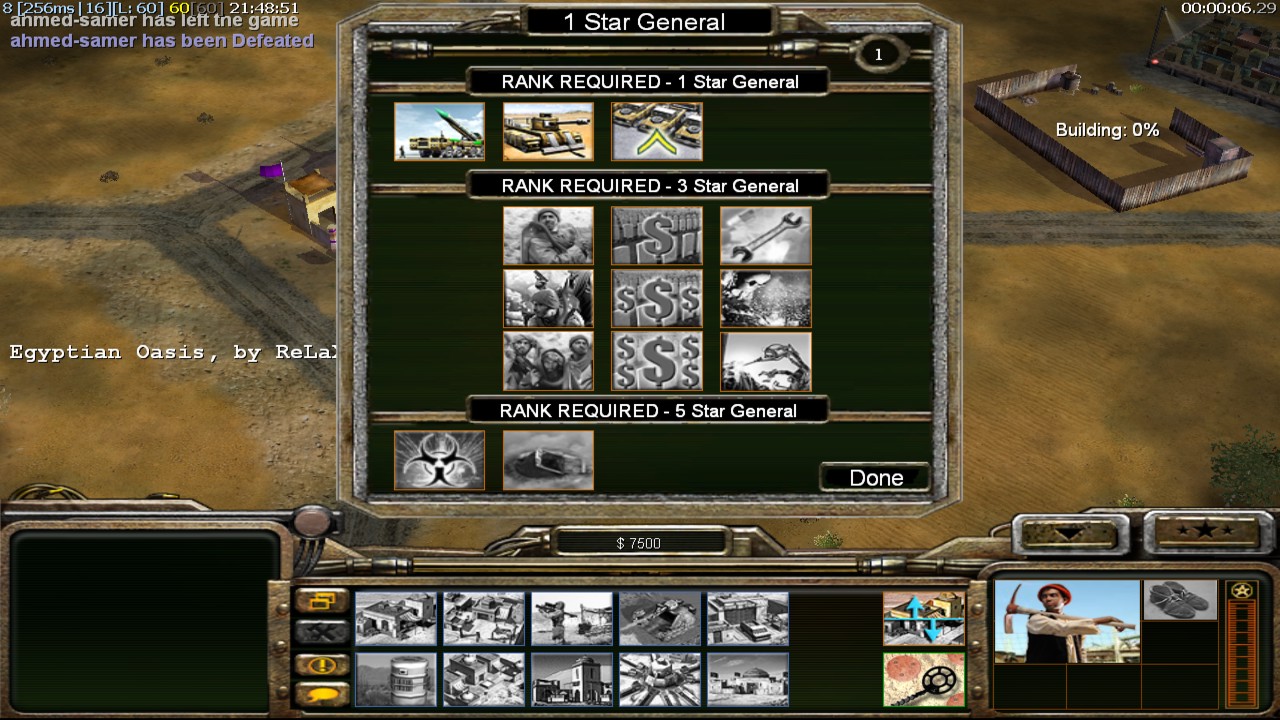This screenshot has width=1280, height=720.
Task: Choose the Marauder tank general power
Action: tap(548, 131)
